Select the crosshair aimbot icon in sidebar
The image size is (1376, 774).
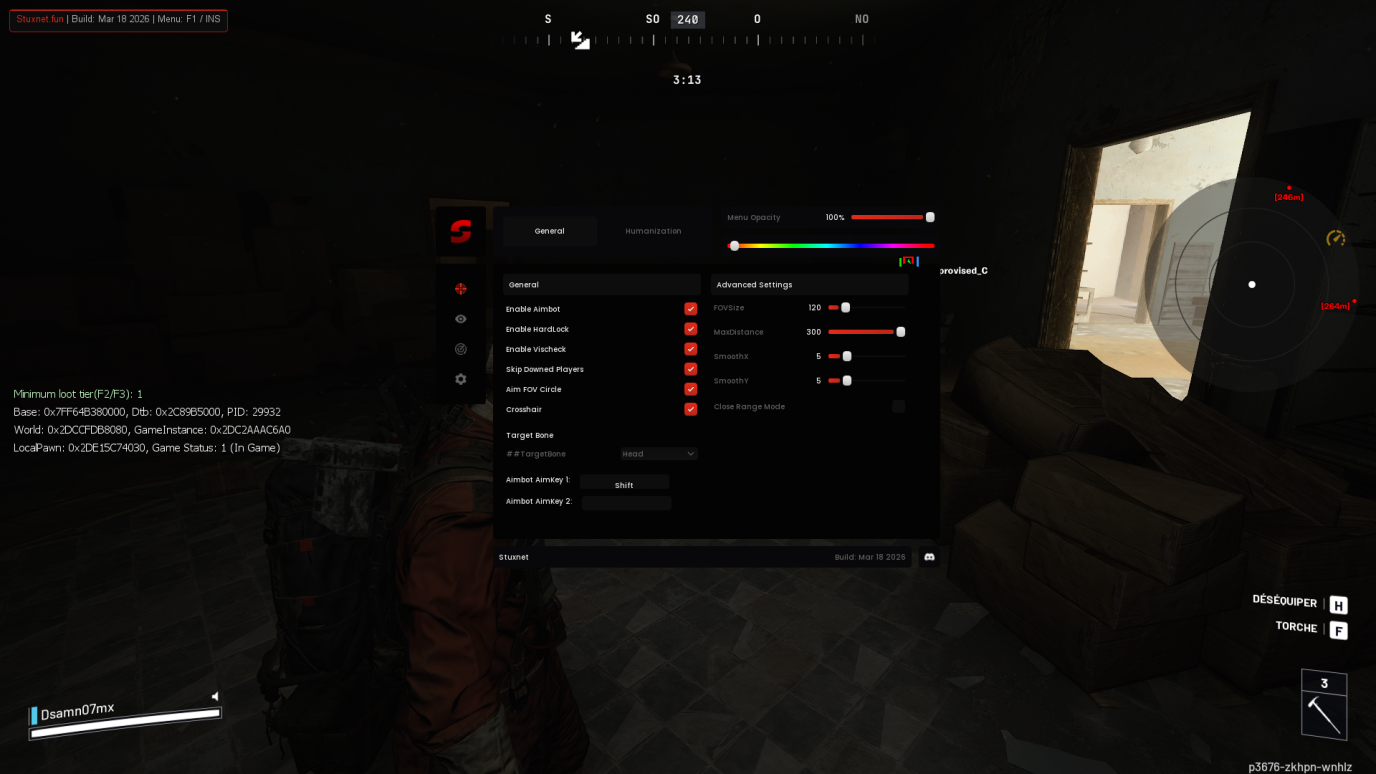(459, 288)
